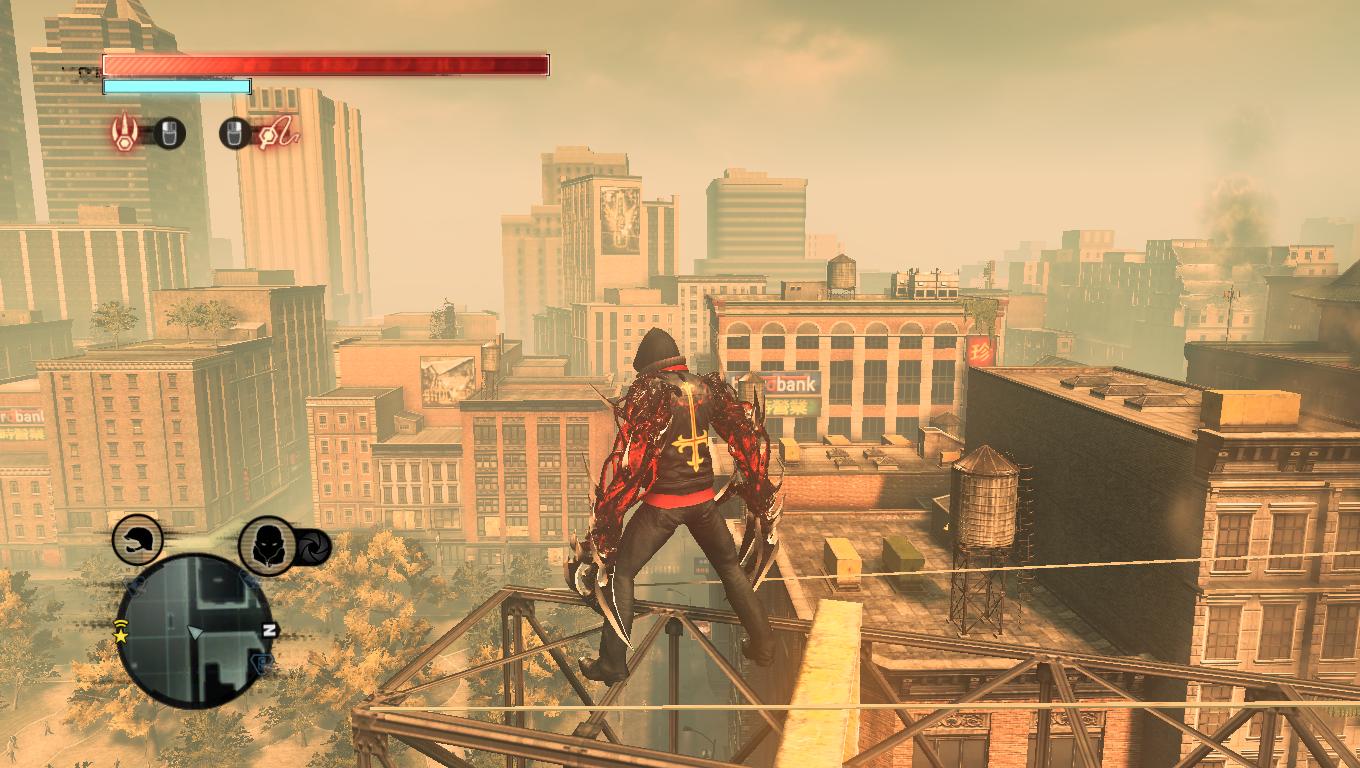Select the Claws power icon
Viewport: 1360px width, 768px height.
(125, 131)
